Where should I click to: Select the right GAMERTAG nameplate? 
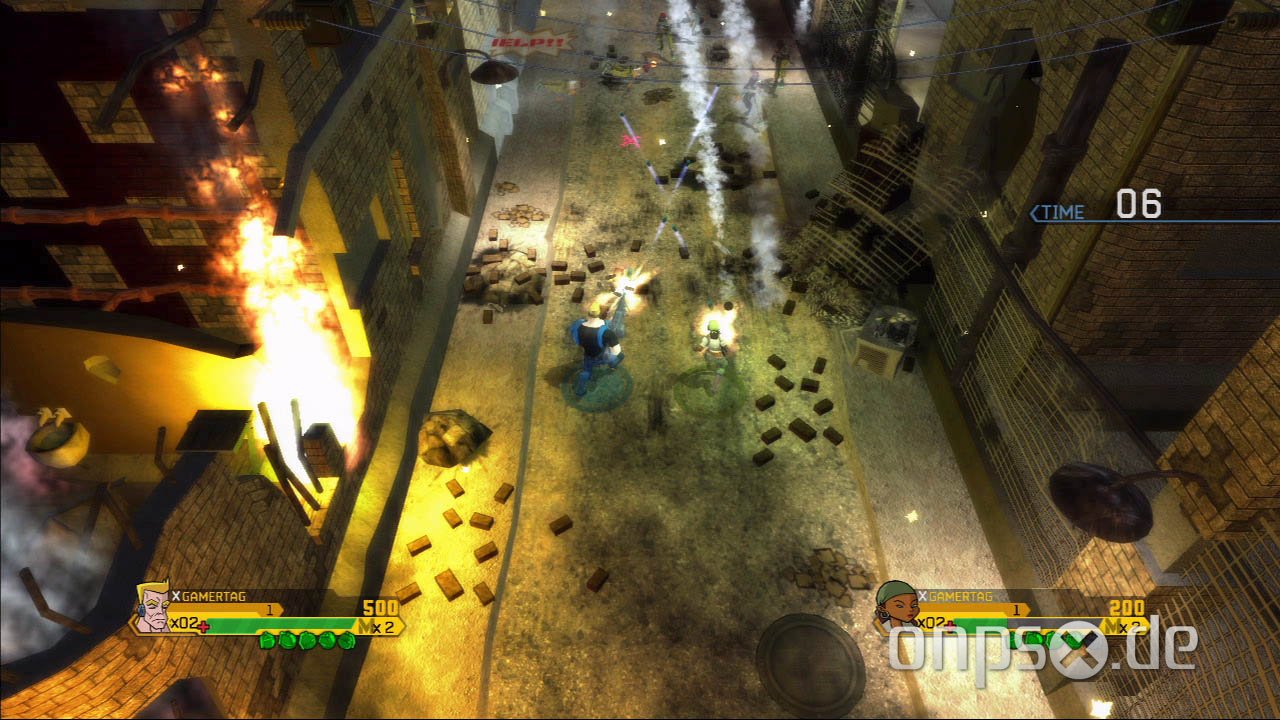(960, 596)
